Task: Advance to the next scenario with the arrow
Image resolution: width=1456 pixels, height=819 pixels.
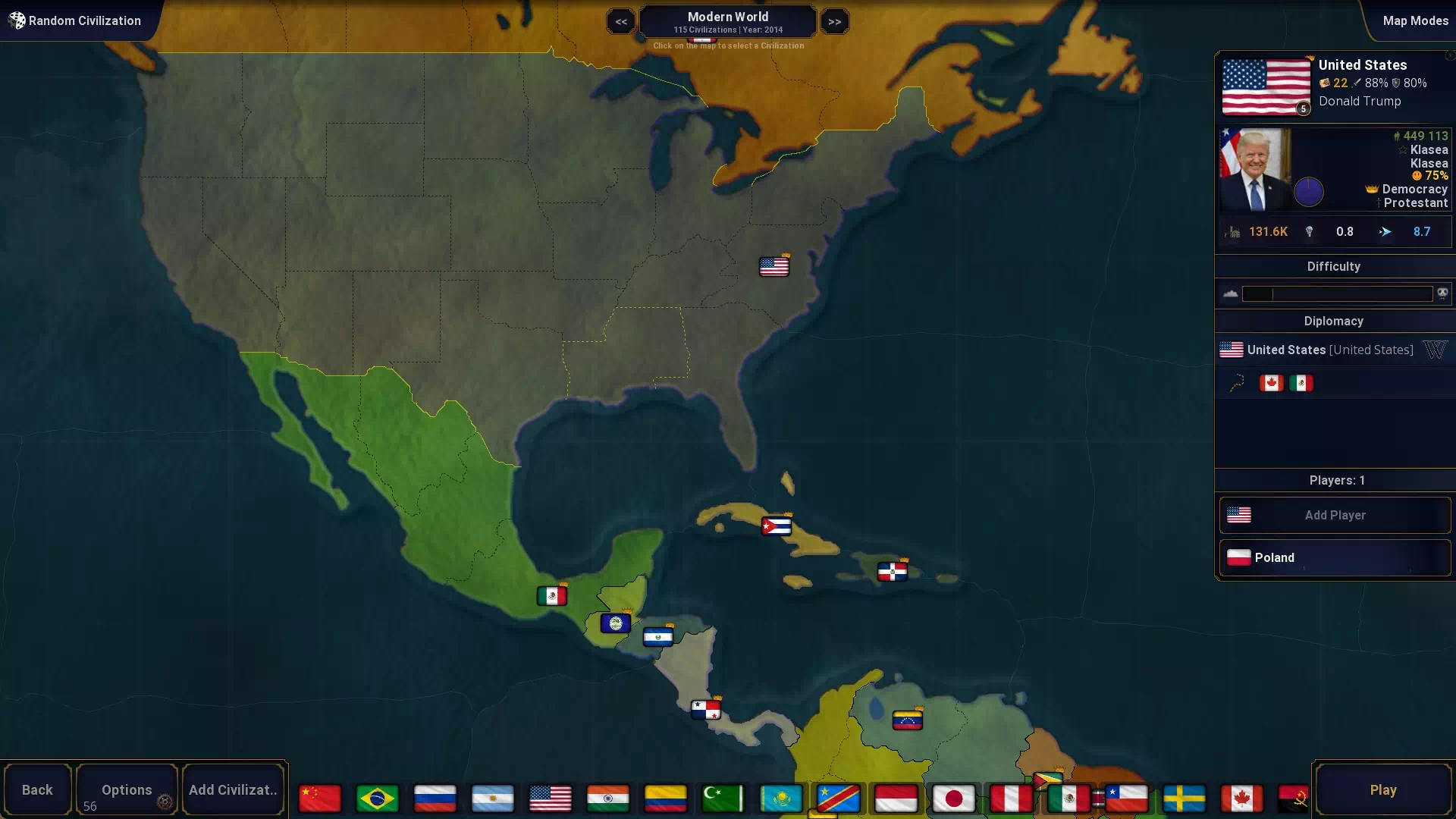Action: [x=834, y=20]
